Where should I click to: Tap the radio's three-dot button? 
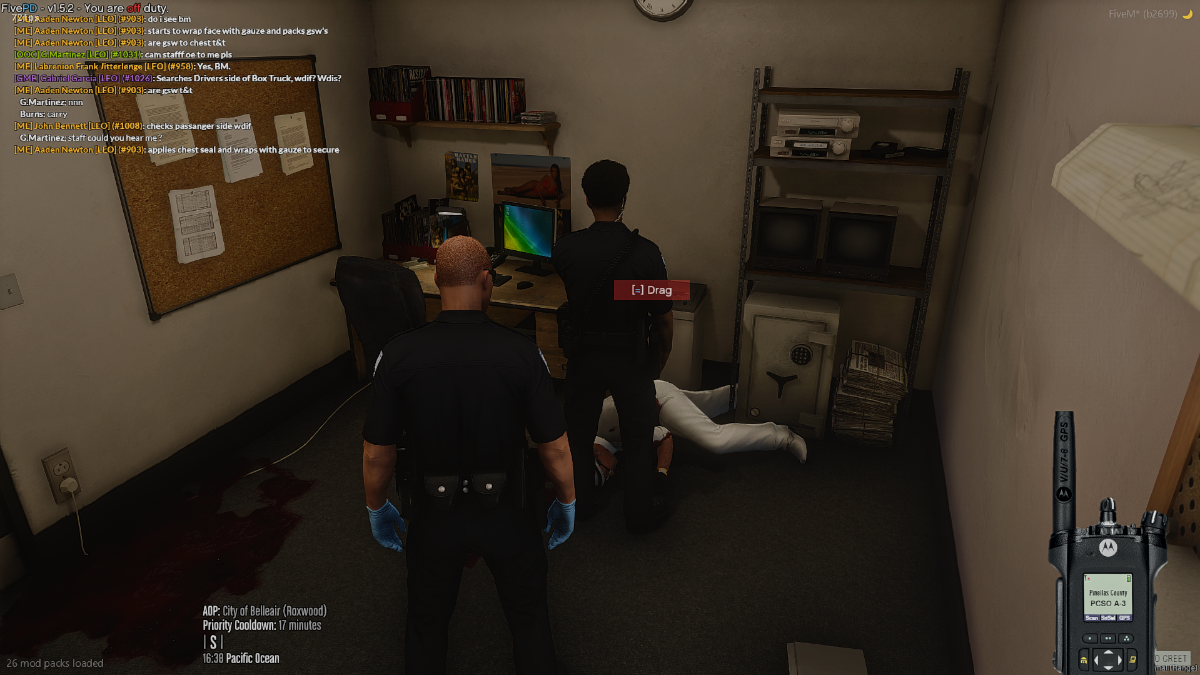pos(1126,637)
